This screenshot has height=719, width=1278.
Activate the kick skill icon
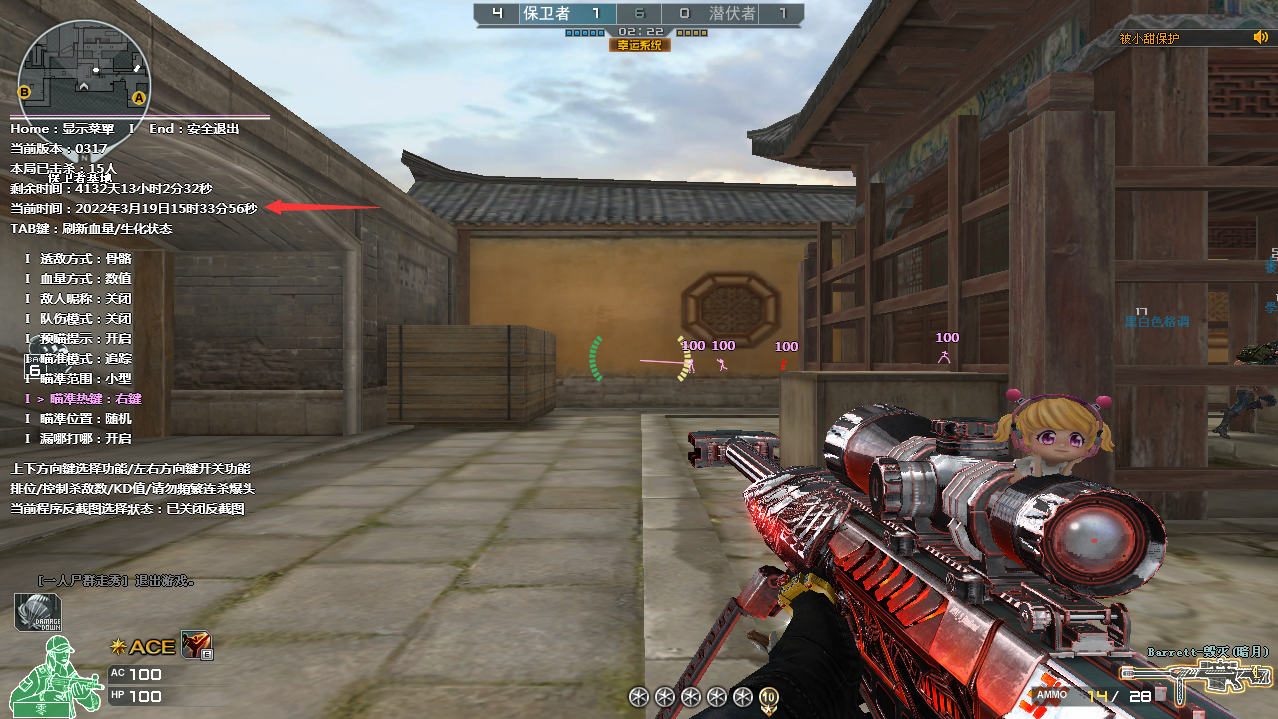coord(197,646)
